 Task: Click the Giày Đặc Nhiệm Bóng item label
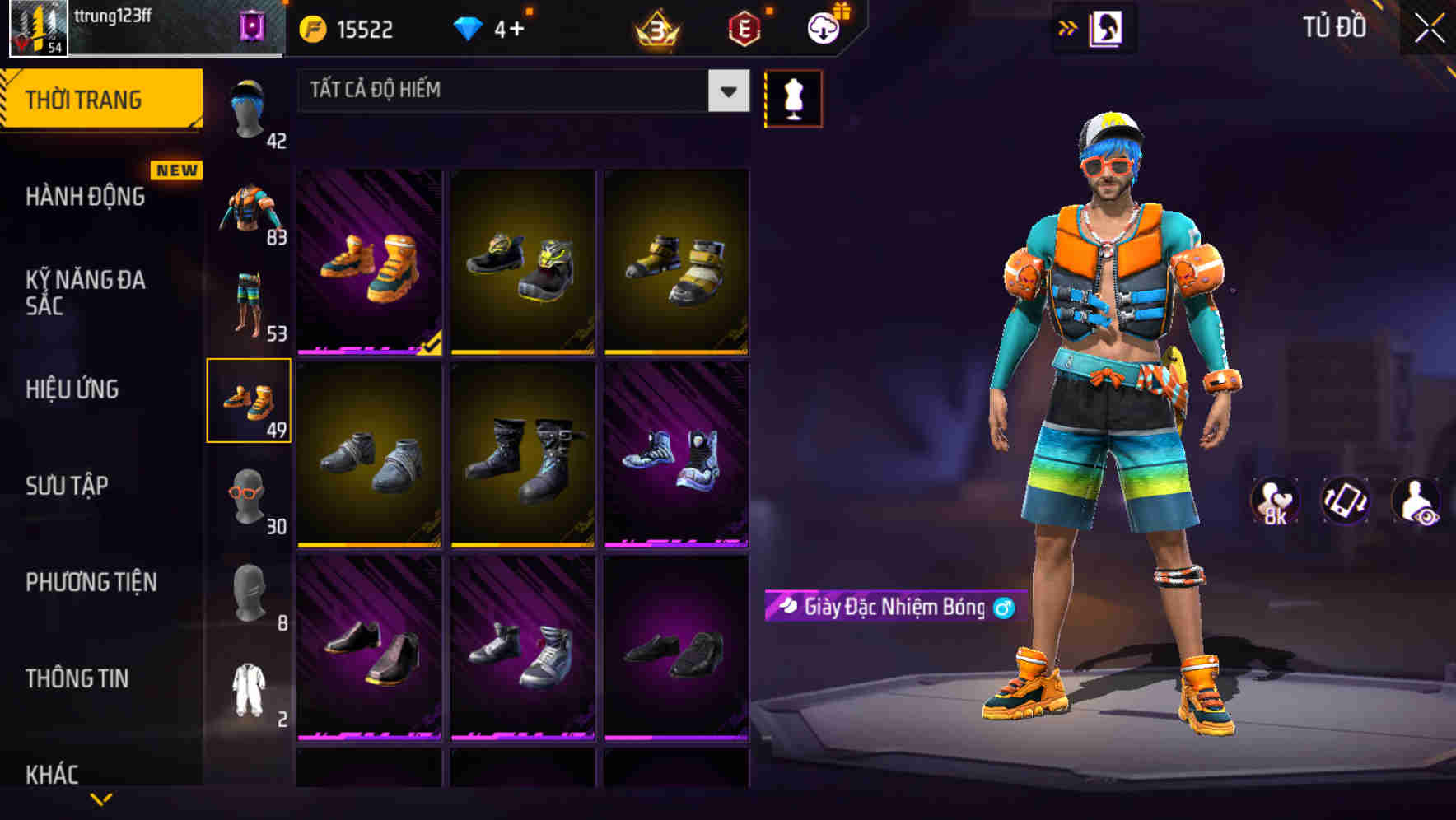[893, 606]
